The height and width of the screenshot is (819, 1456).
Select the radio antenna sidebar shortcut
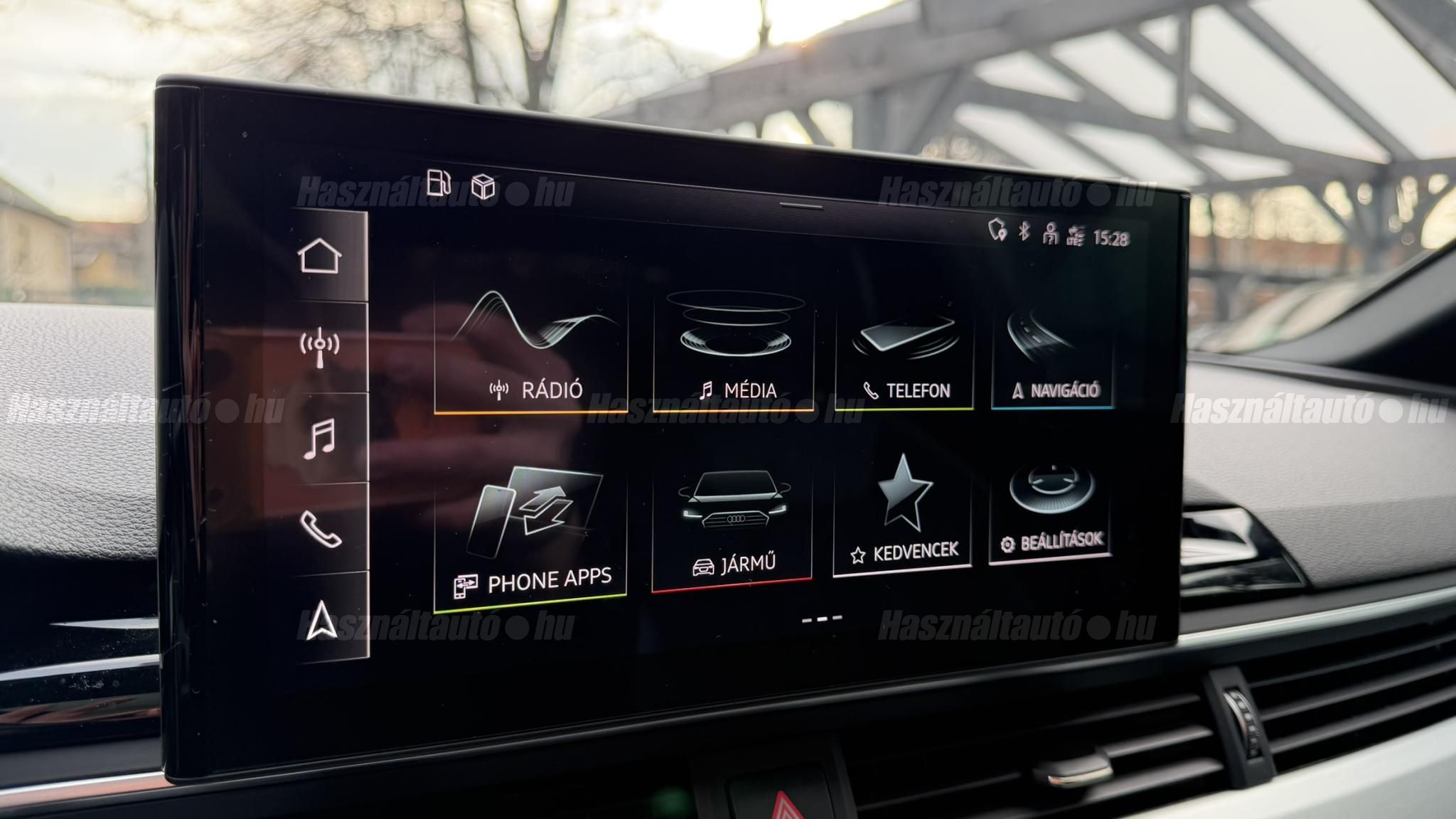320,347
